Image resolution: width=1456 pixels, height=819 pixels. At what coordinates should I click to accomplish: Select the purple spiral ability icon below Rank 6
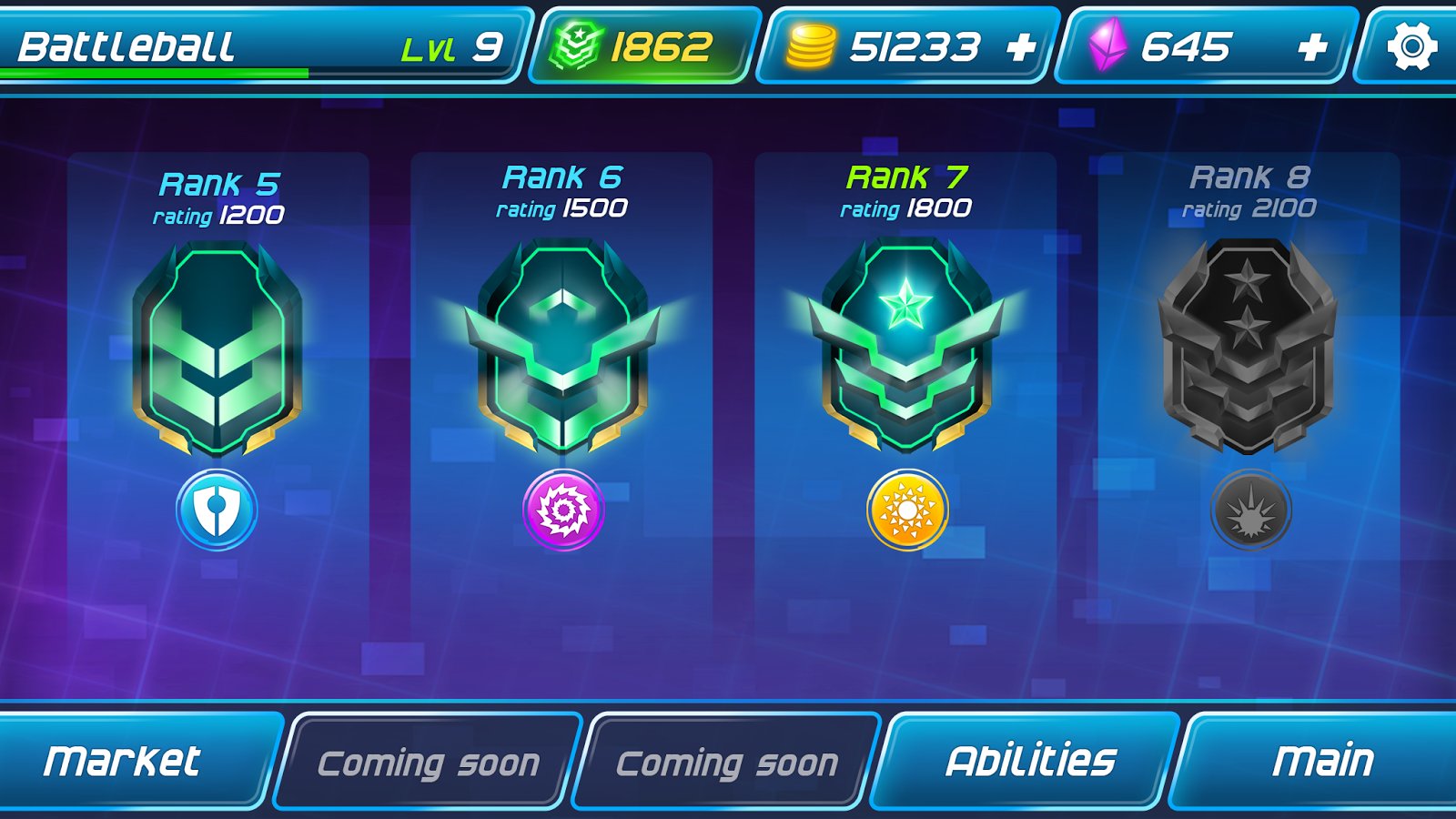point(564,510)
